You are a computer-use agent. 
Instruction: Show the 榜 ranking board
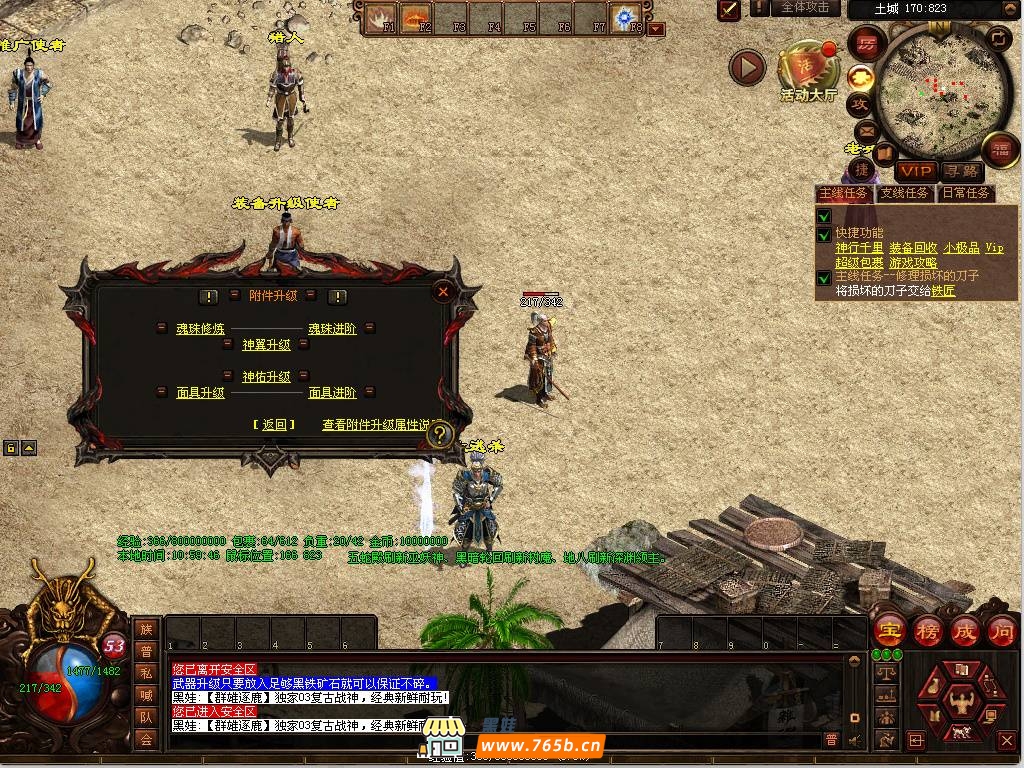(x=927, y=631)
